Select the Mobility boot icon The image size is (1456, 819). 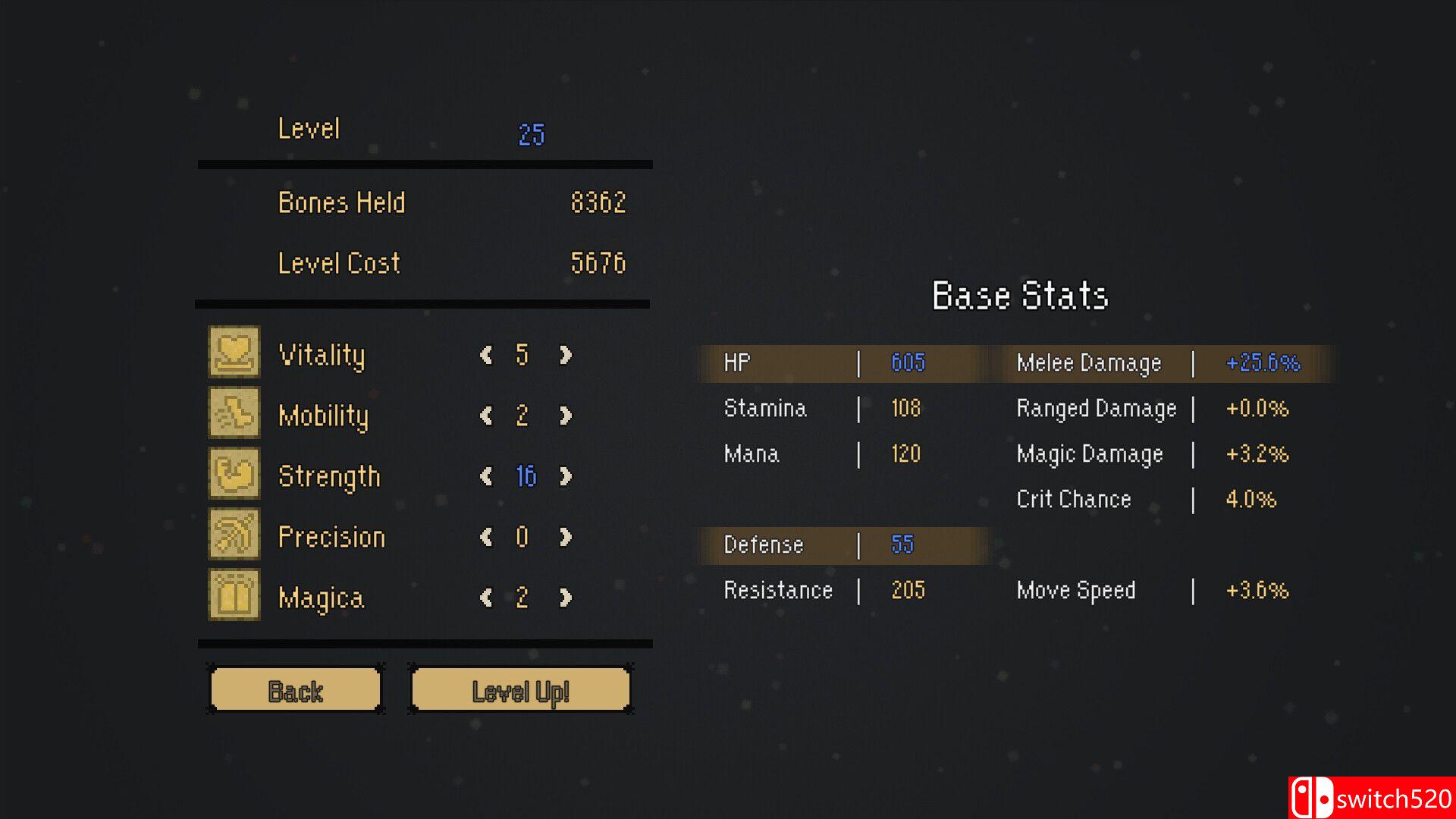coord(234,413)
